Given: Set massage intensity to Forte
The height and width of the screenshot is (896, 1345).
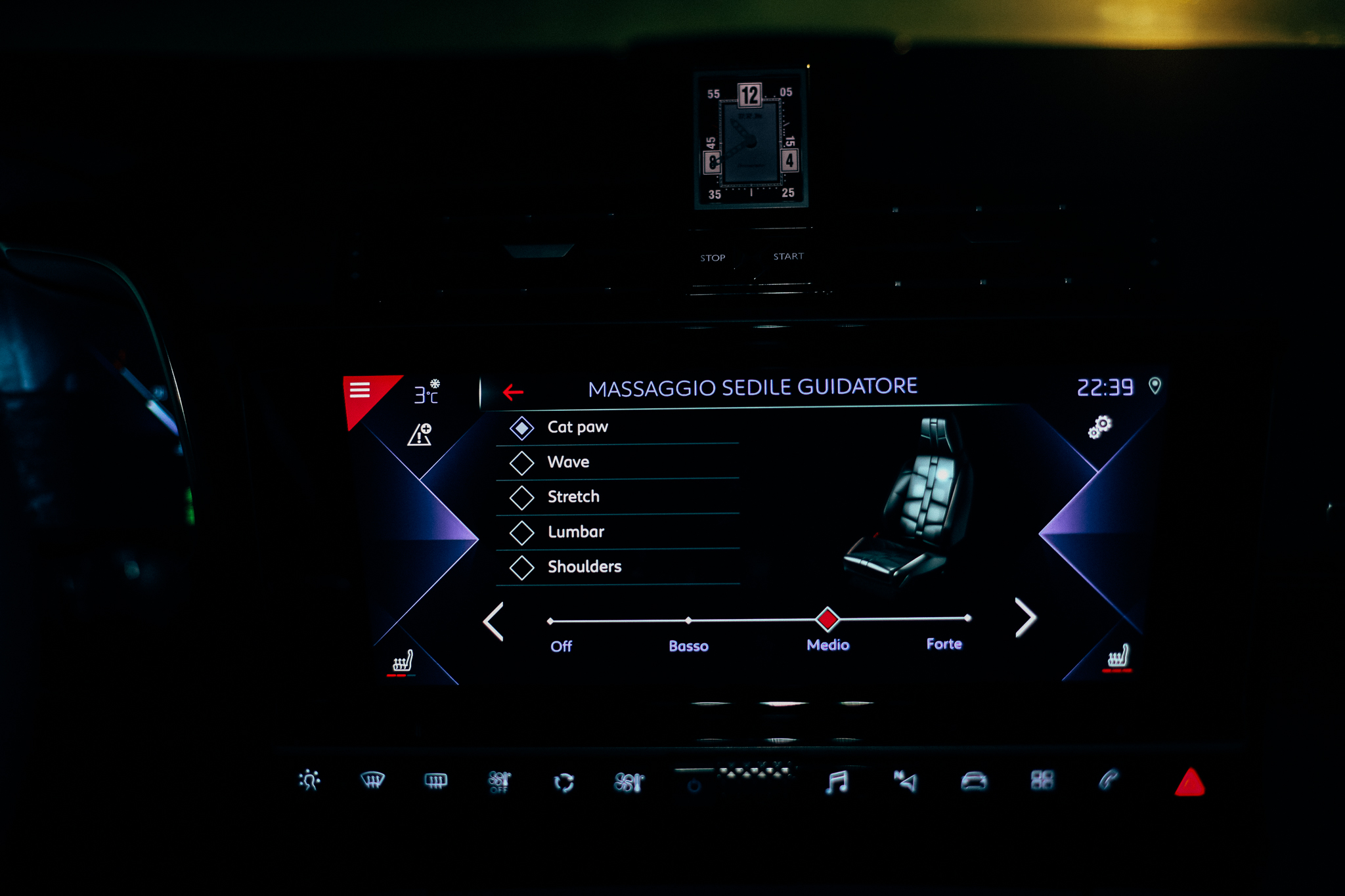Looking at the screenshot, I should 967,618.
